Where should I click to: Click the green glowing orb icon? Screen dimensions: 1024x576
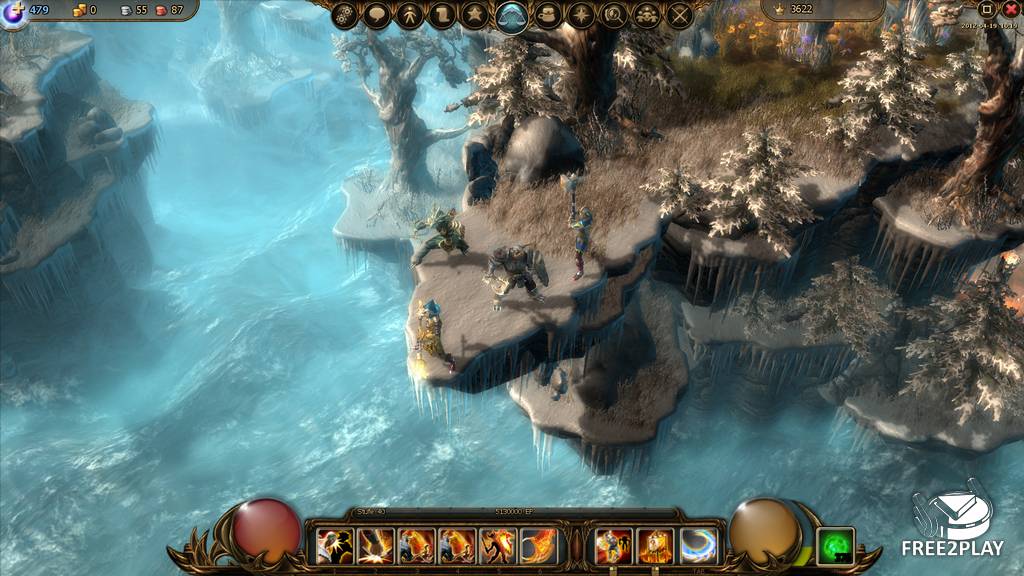pyautogui.click(x=835, y=546)
